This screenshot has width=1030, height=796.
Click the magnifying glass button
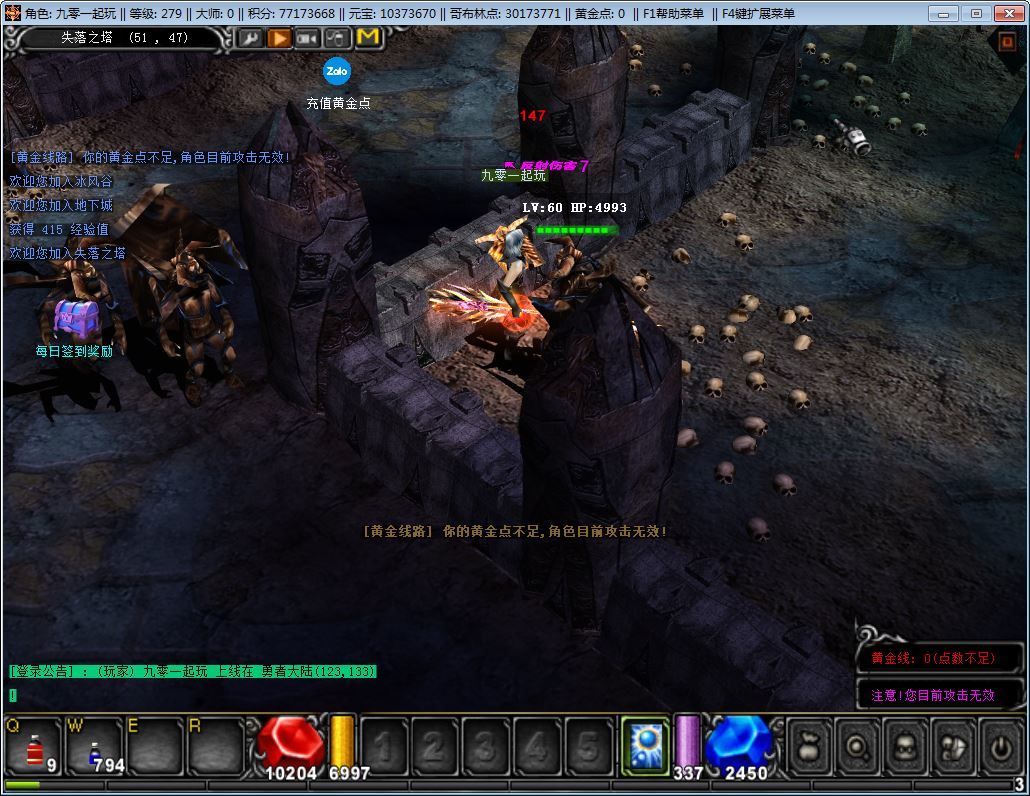pos(857,746)
